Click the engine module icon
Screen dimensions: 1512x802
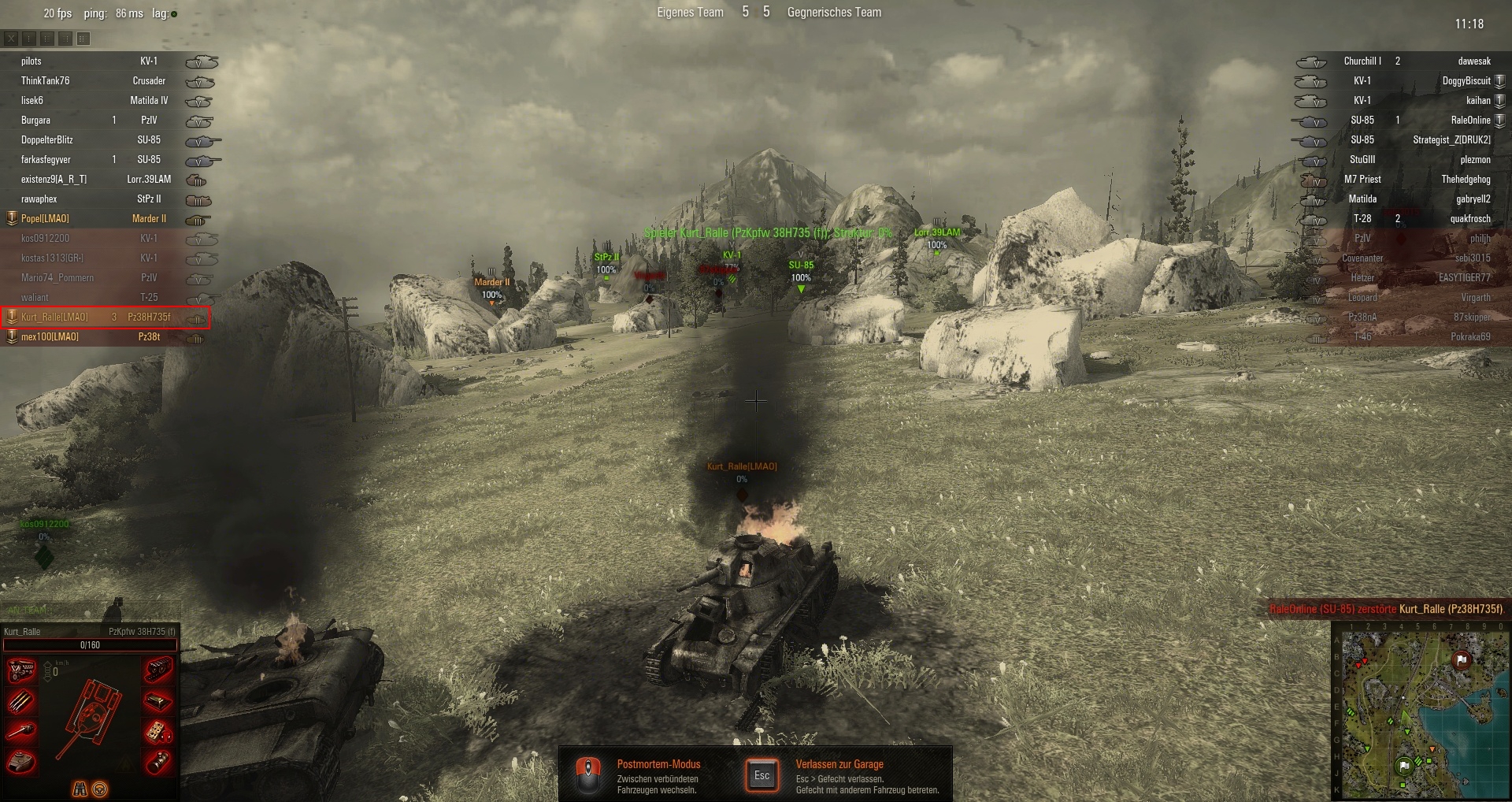[x=21, y=670]
